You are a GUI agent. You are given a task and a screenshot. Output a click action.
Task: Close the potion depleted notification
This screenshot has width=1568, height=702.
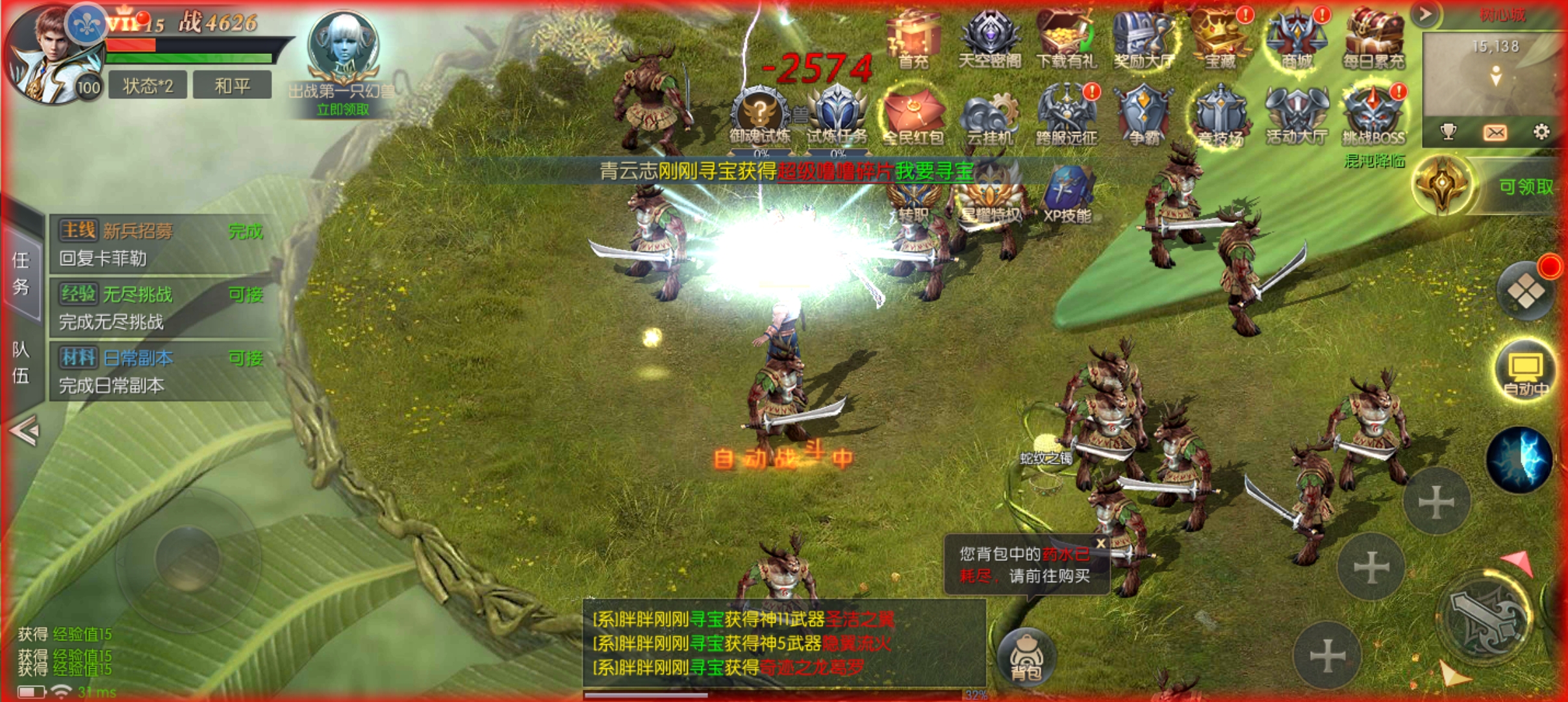pyautogui.click(x=1100, y=543)
